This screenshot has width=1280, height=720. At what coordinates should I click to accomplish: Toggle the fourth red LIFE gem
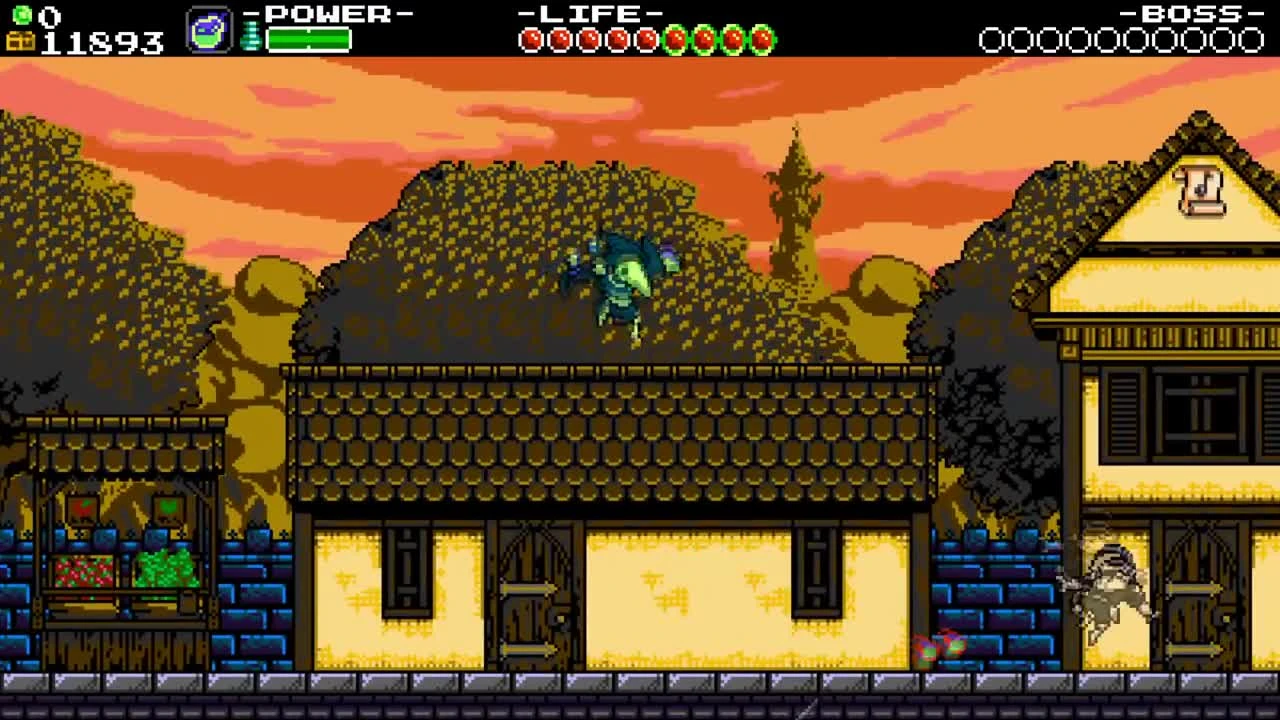coord(618,37)
